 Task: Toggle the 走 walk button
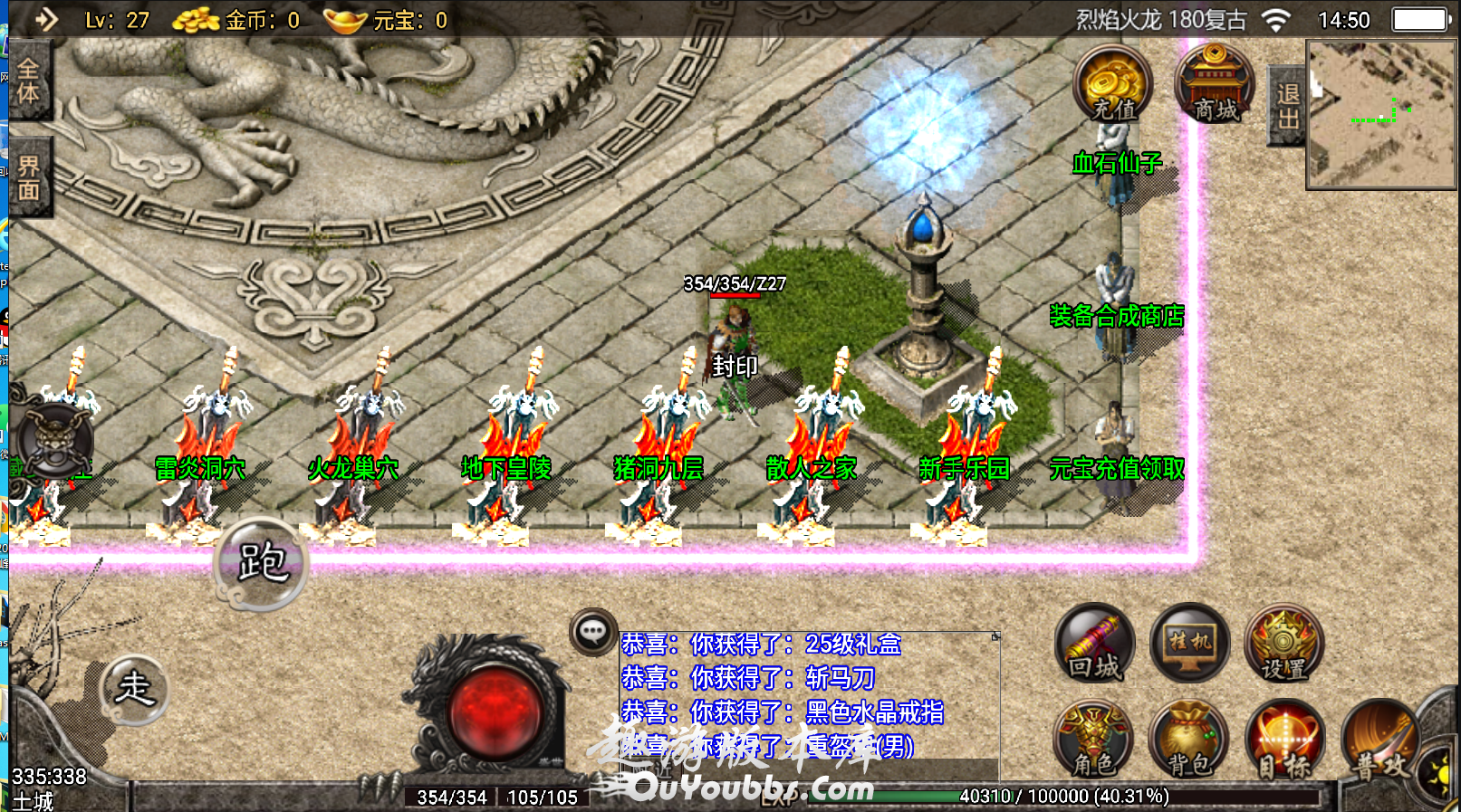coord(134,689)
